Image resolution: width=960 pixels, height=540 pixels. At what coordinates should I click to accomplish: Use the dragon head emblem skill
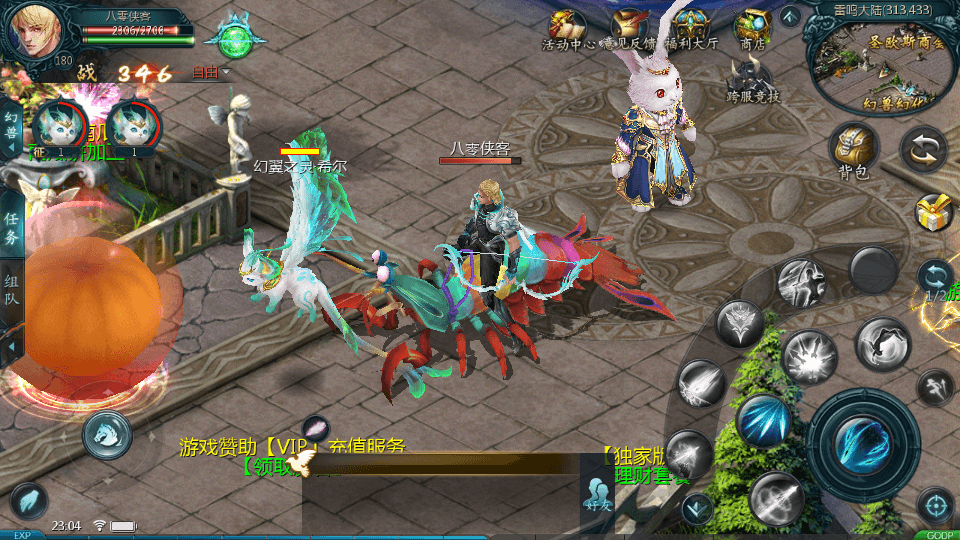tap(740, 324)
